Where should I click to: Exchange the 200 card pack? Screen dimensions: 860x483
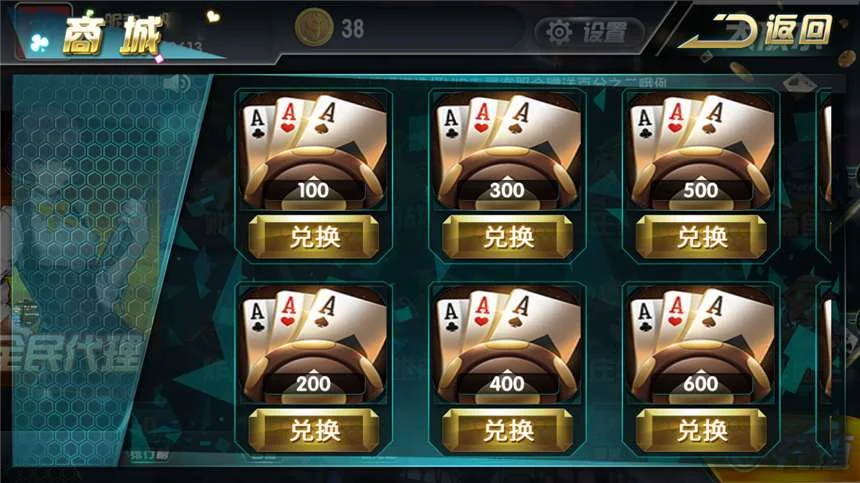(x=313, y=431)
